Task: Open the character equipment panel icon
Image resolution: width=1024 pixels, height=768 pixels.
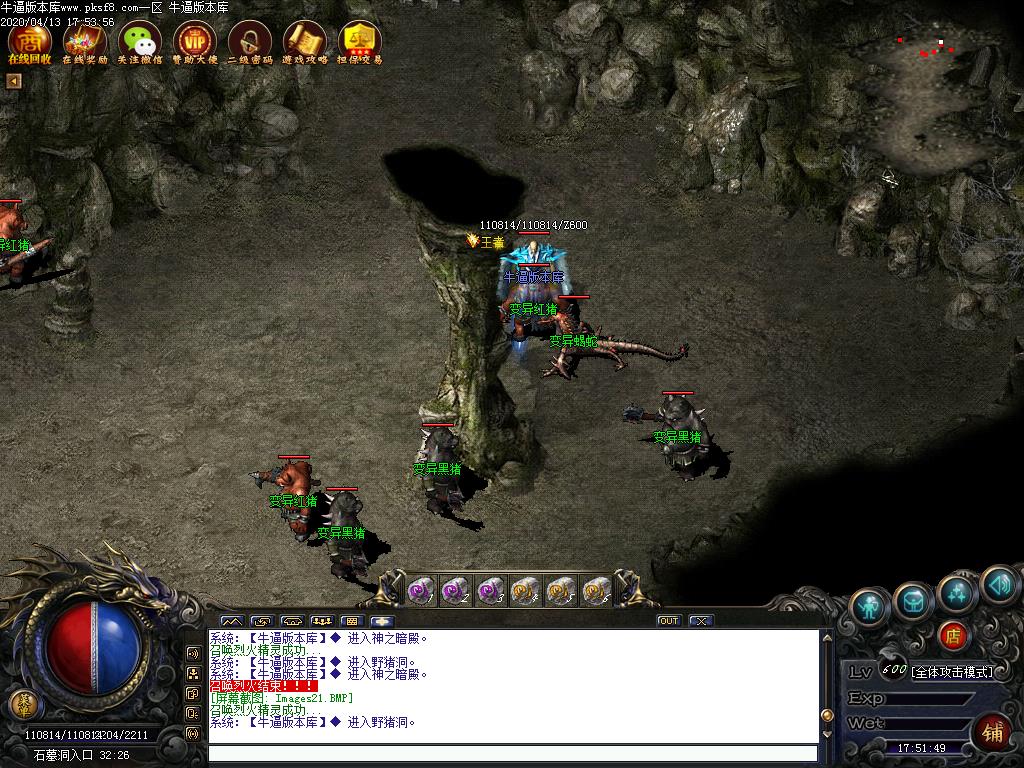Action: coord(871,606)
